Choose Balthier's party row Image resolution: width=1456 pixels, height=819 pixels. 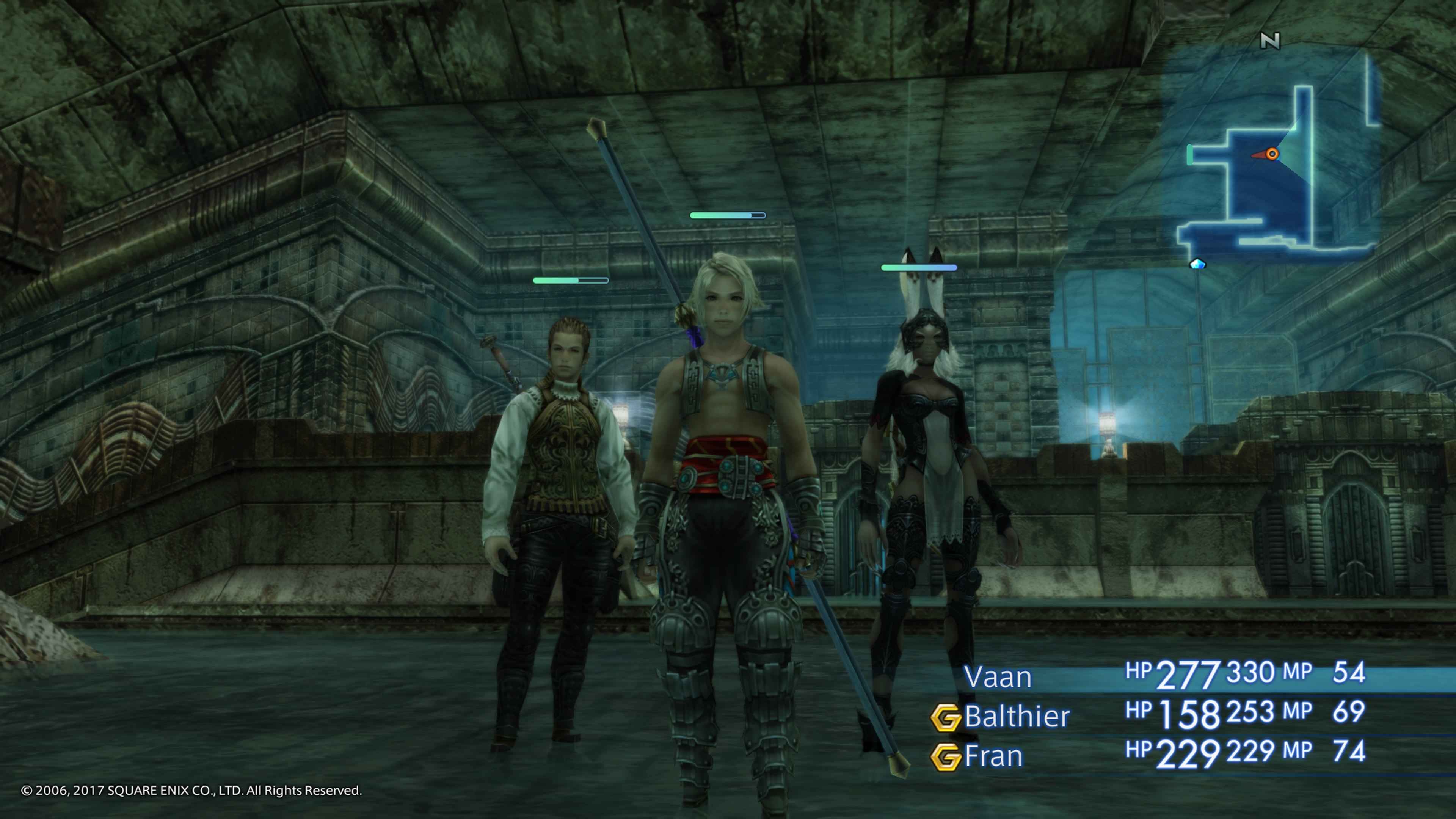tap(1017, 717)
